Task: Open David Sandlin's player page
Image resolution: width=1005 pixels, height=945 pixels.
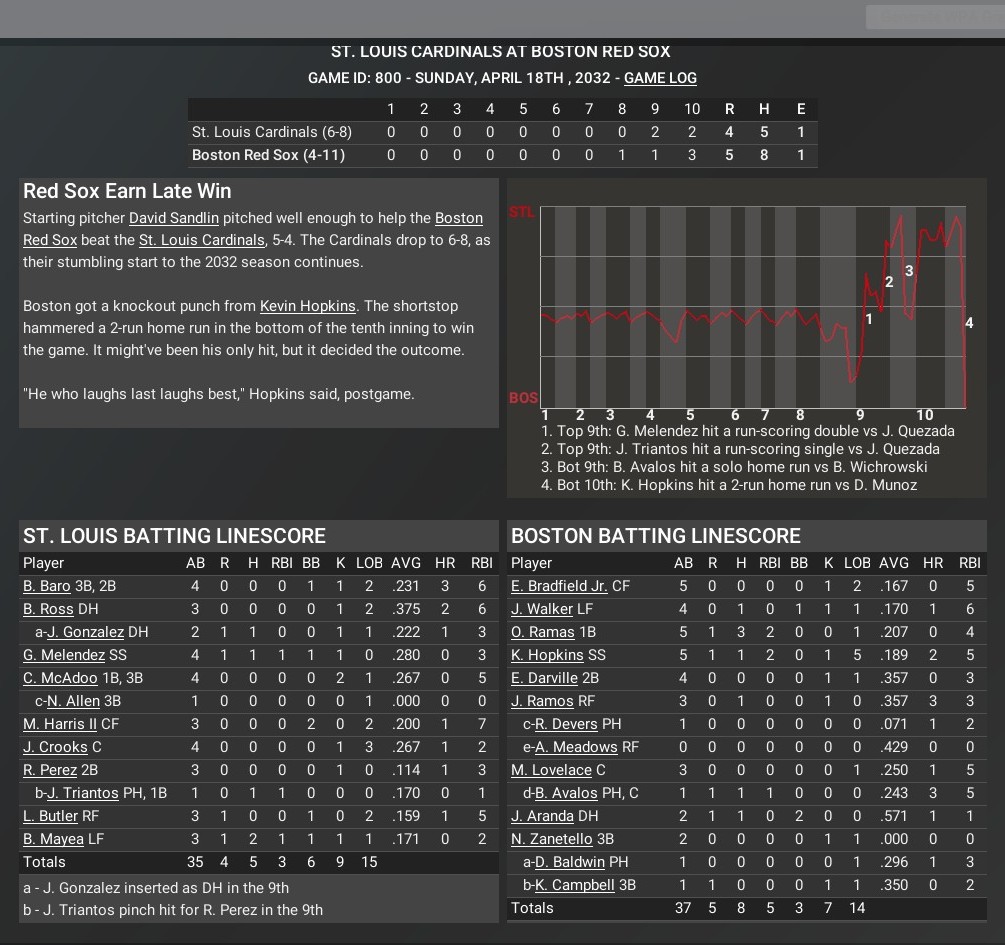Action: pyautogui.click(x=175, y=218)
